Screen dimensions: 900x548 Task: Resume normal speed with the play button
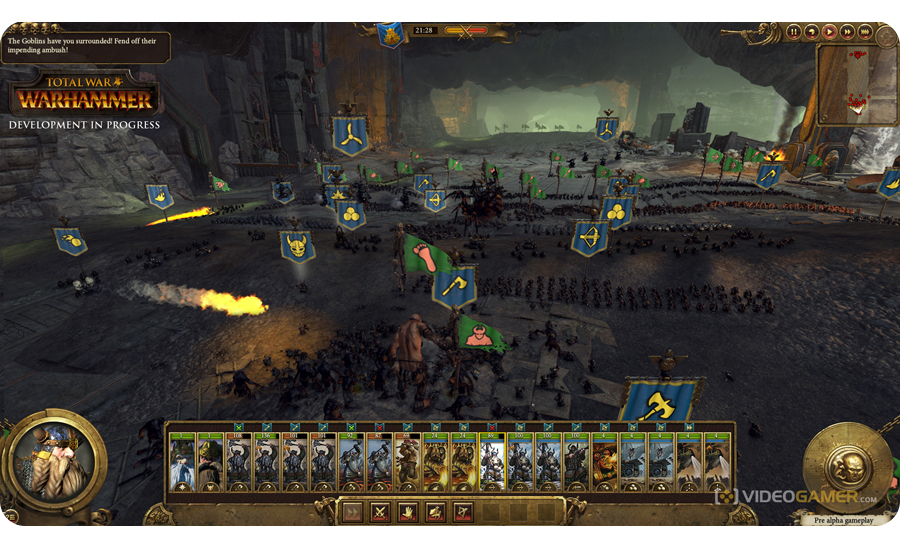point(829,32)
